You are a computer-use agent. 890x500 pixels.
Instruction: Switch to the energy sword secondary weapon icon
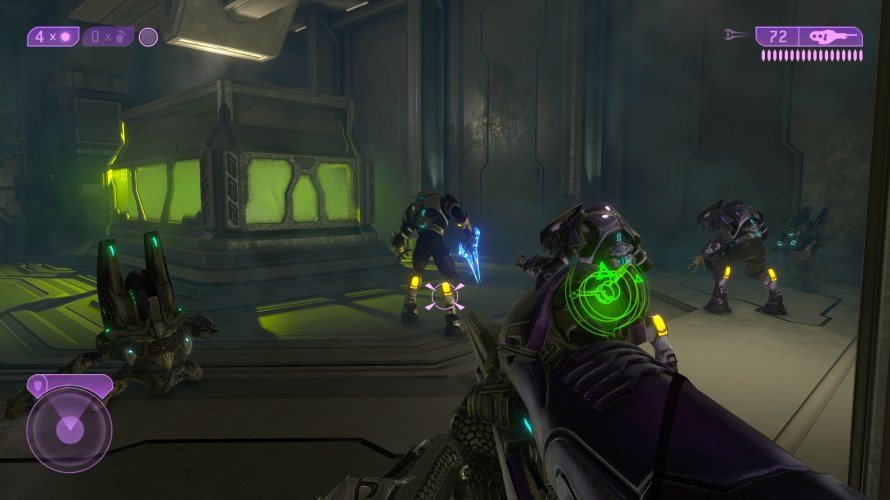tap(735, 36)
